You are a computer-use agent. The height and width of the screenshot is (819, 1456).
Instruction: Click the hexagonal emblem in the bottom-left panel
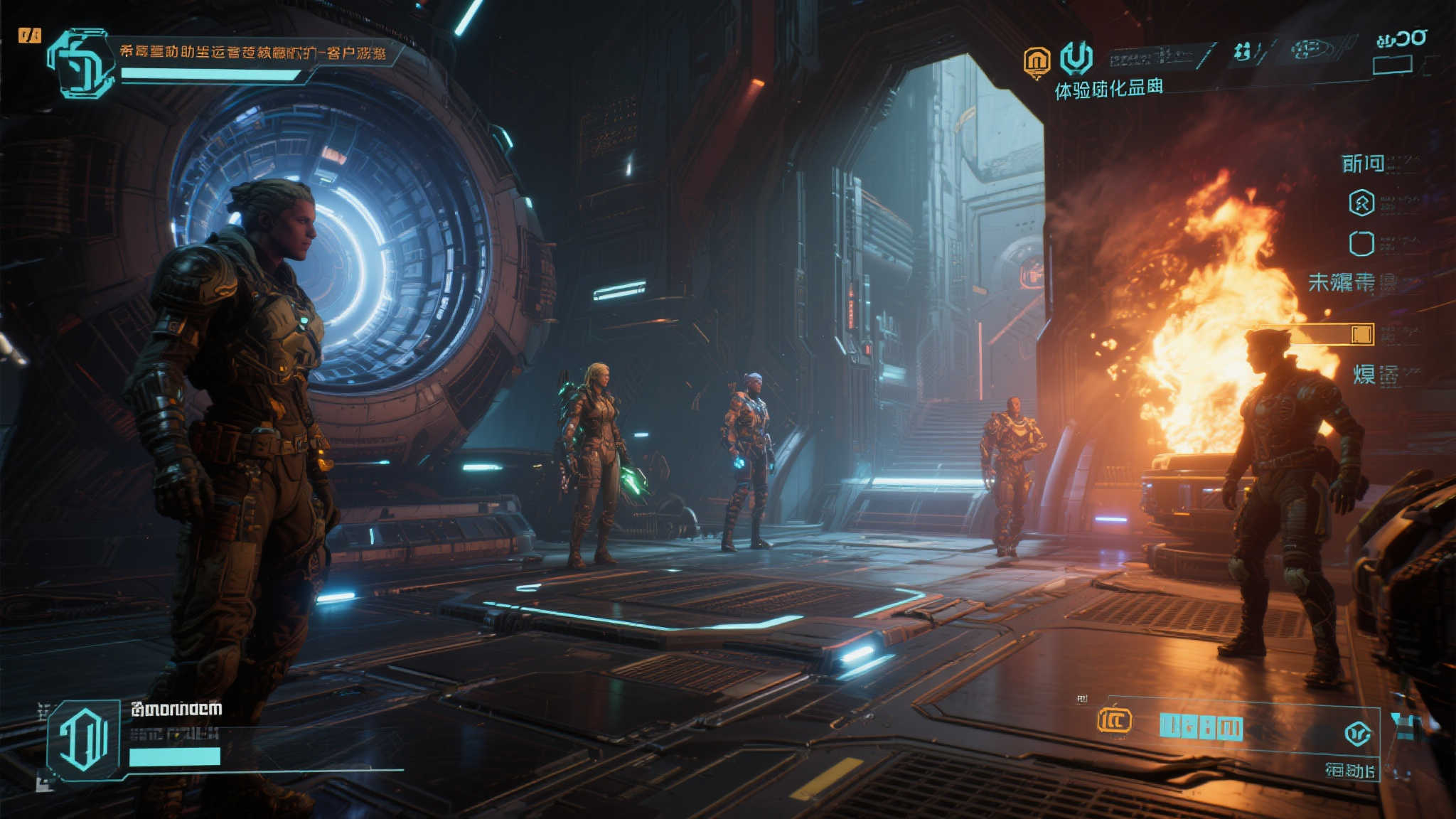[x=84, y=739]
